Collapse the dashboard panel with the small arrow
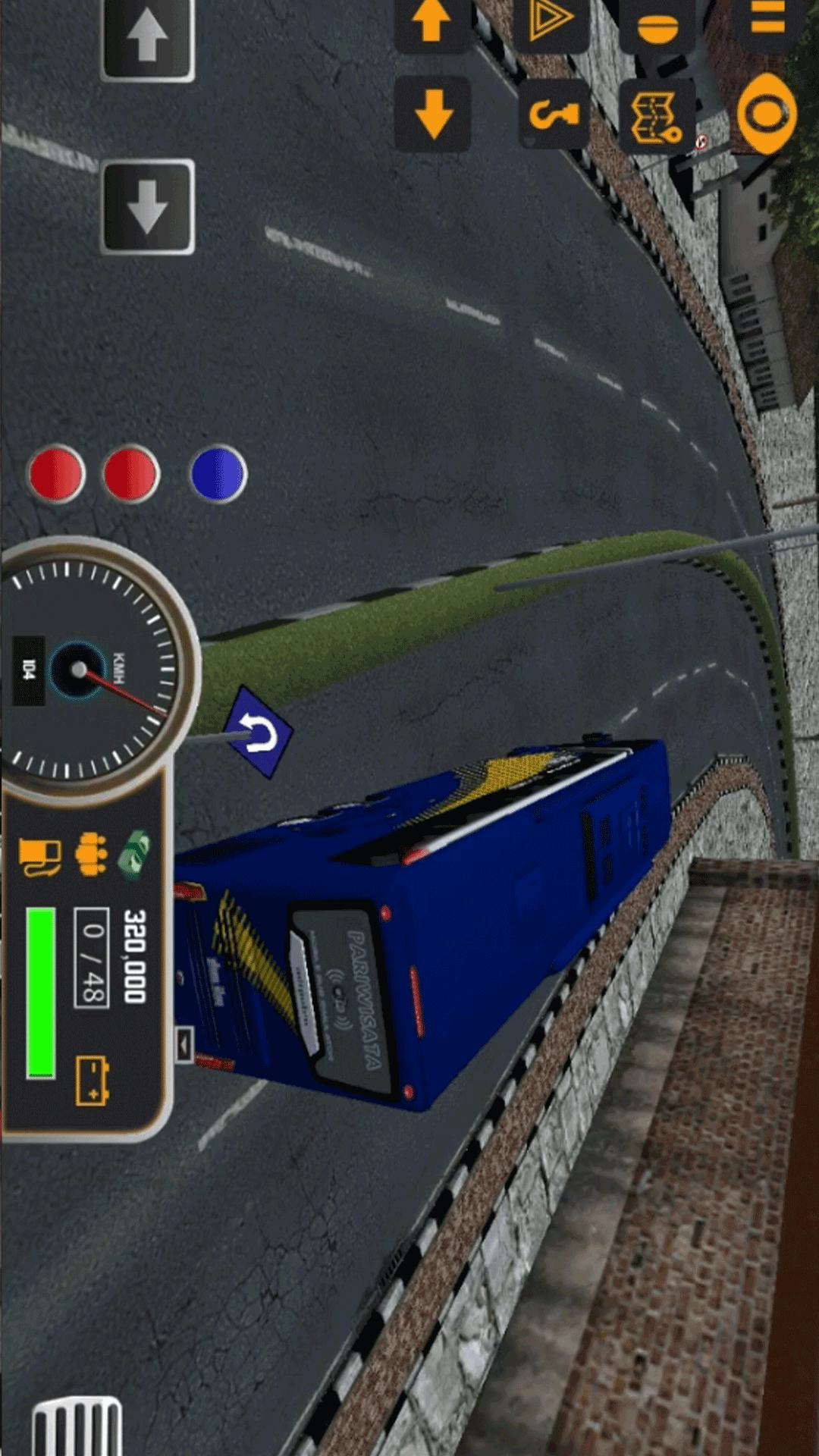This screenshot has height=1456, width=819. pyautogui.click(x=184, y=1045)
